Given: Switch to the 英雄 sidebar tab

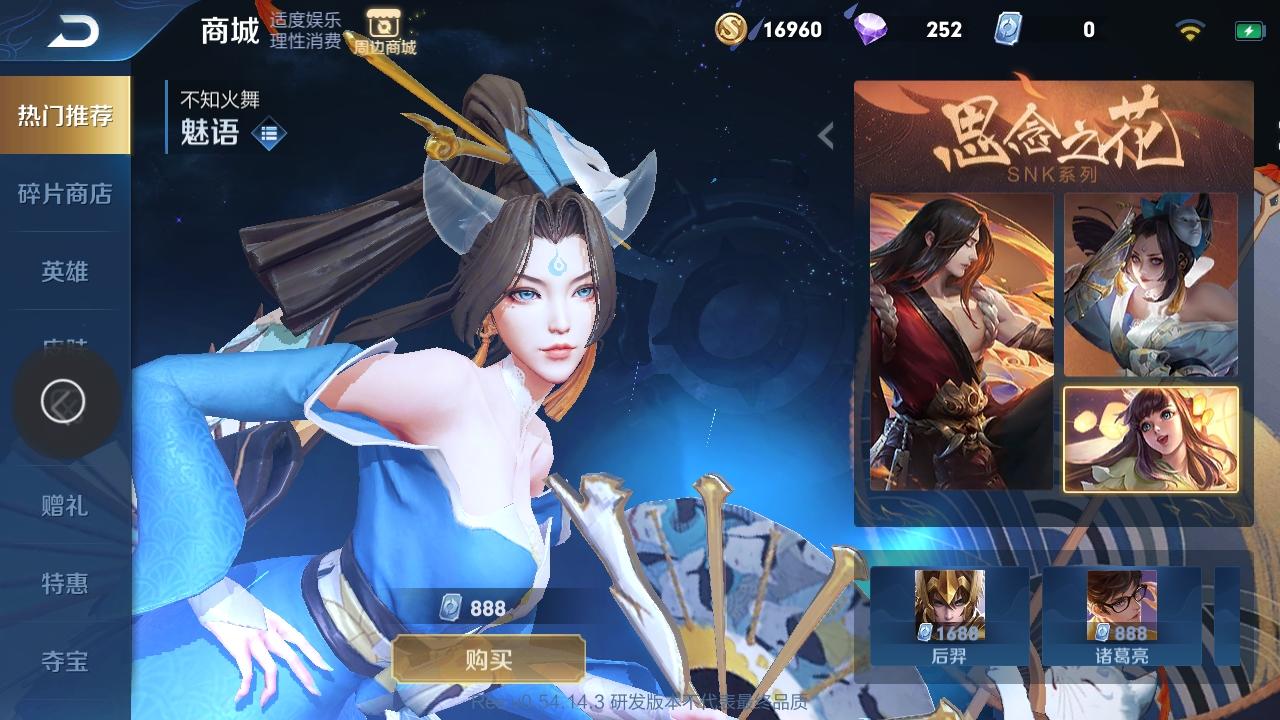Looking at the screenshot, I should coord(65,271).
